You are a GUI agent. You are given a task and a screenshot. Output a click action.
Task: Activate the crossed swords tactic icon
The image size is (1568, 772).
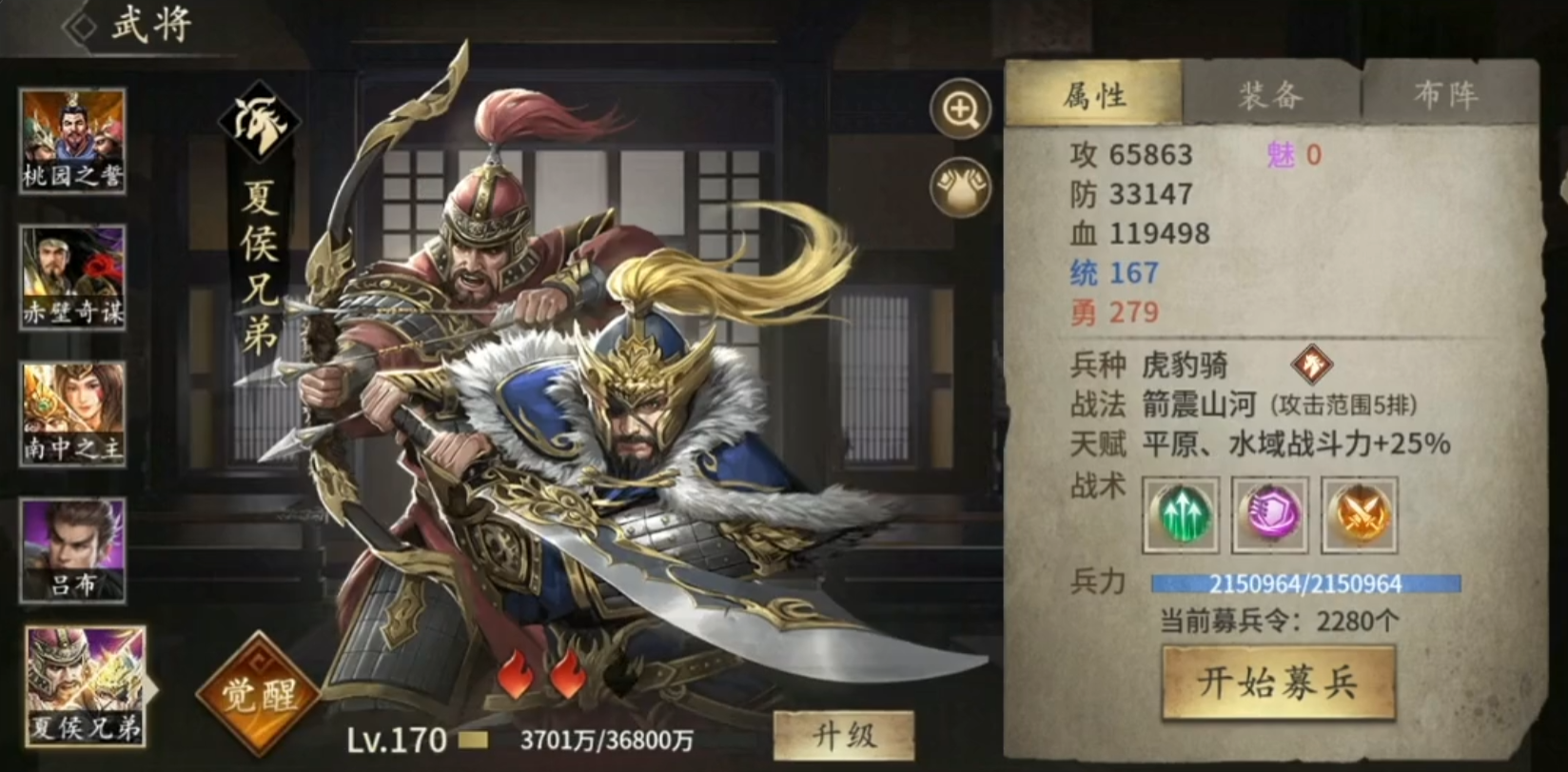click(x=1358, y=517)
